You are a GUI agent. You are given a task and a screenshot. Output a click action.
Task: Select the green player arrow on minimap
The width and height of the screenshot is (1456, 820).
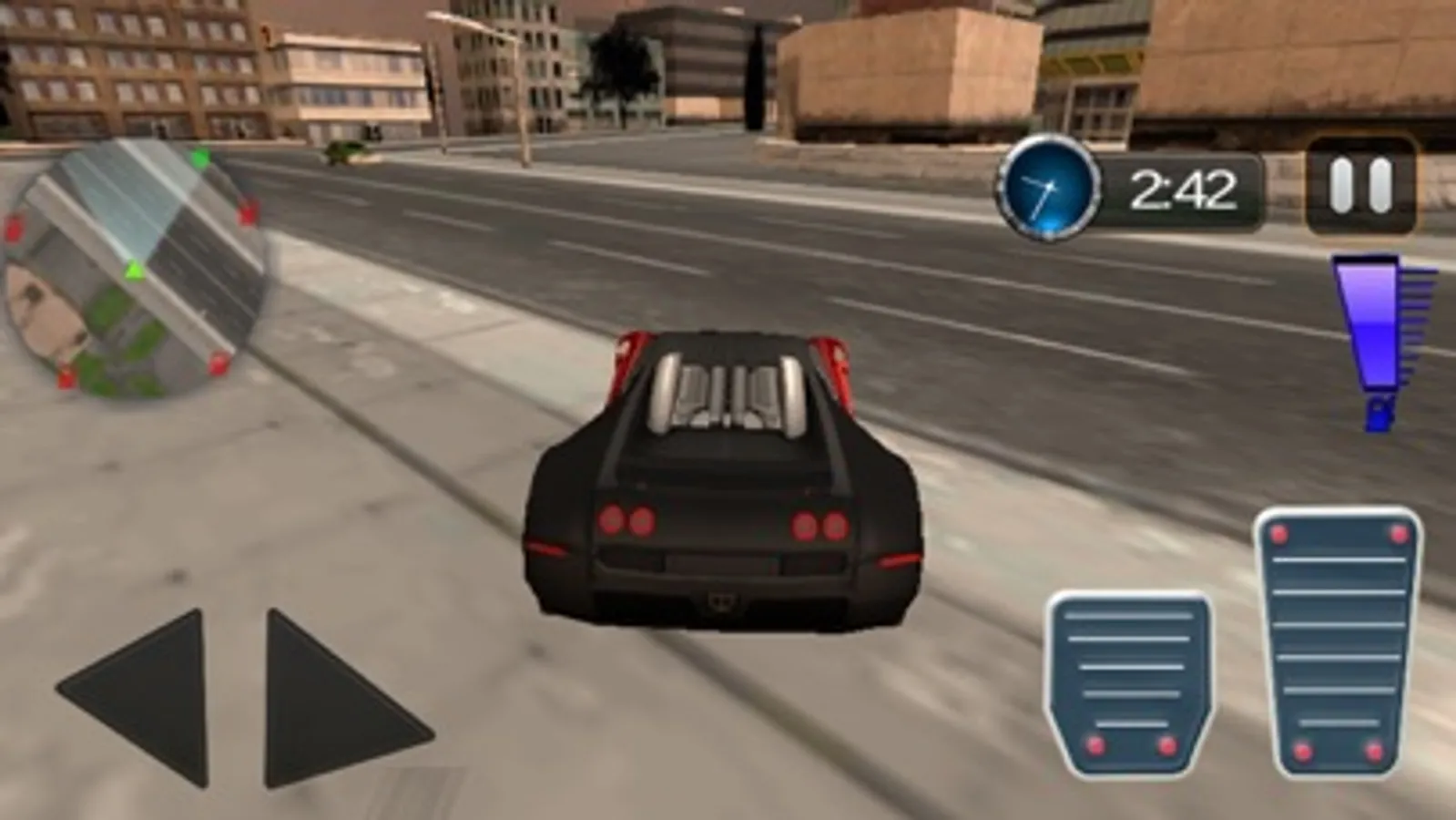click(135, 270)
